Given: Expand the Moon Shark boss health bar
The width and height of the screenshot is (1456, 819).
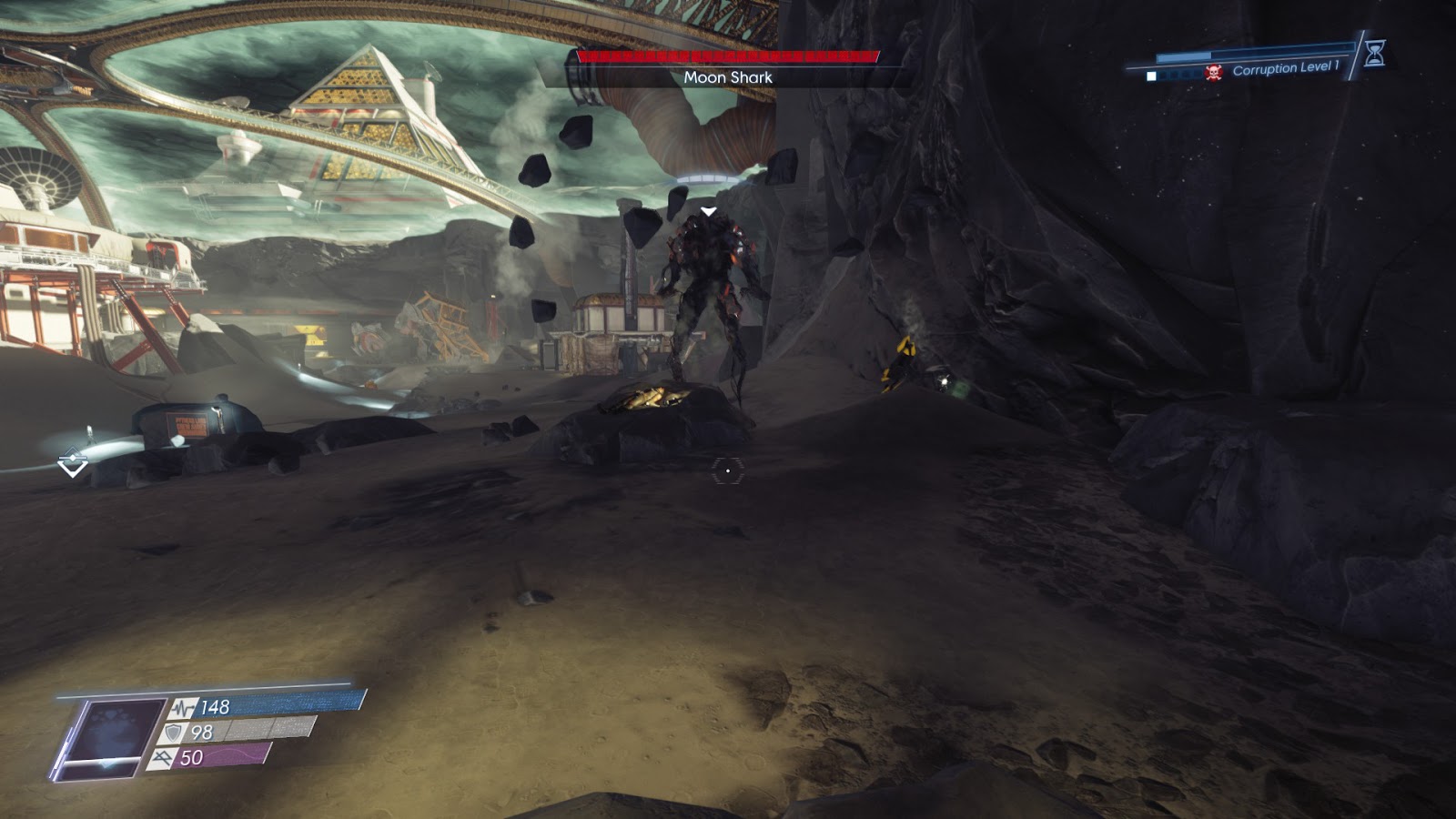Looking at the screenshot, I should tap(726, 56).
